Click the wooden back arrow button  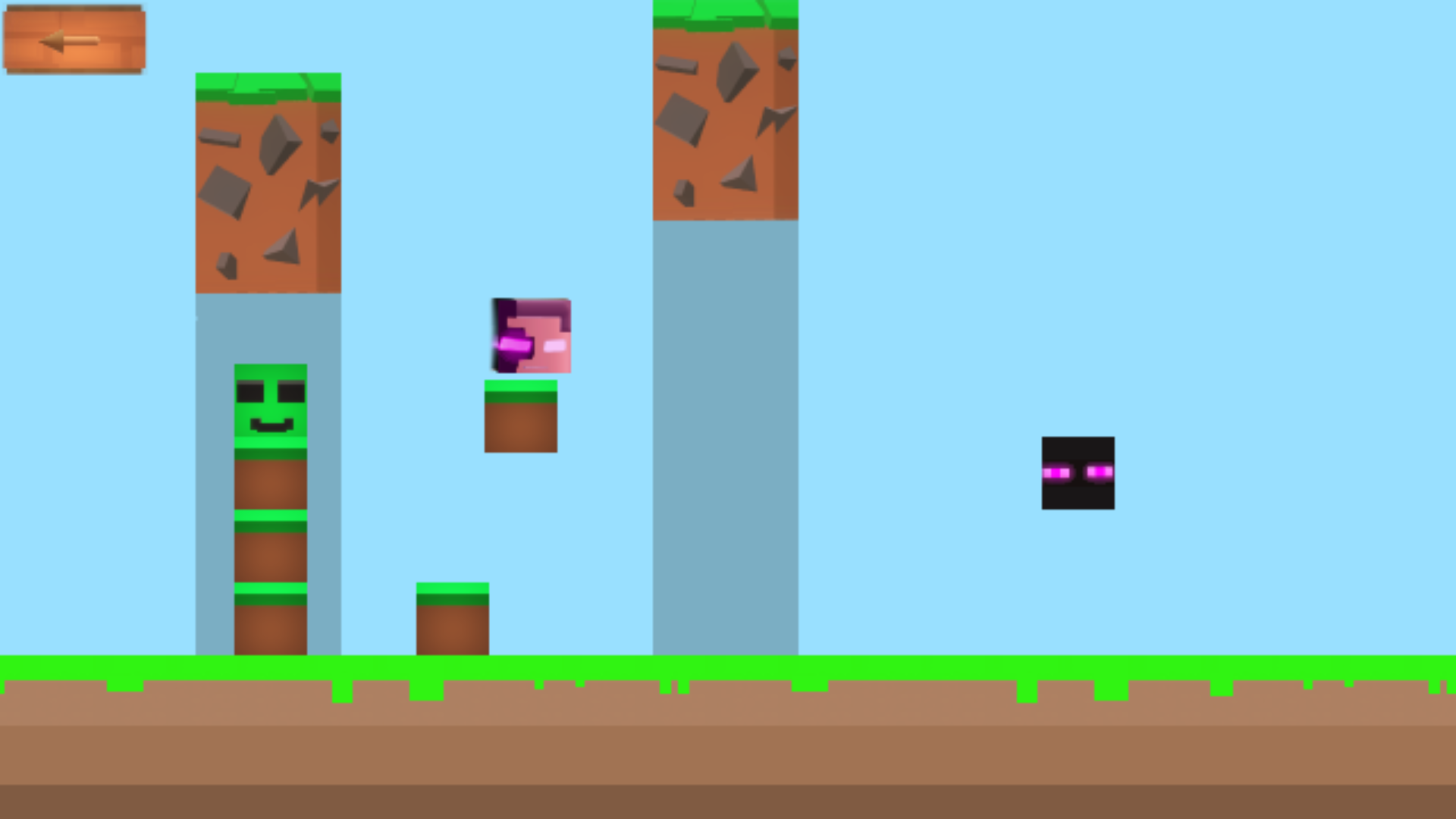coord(72,39)
